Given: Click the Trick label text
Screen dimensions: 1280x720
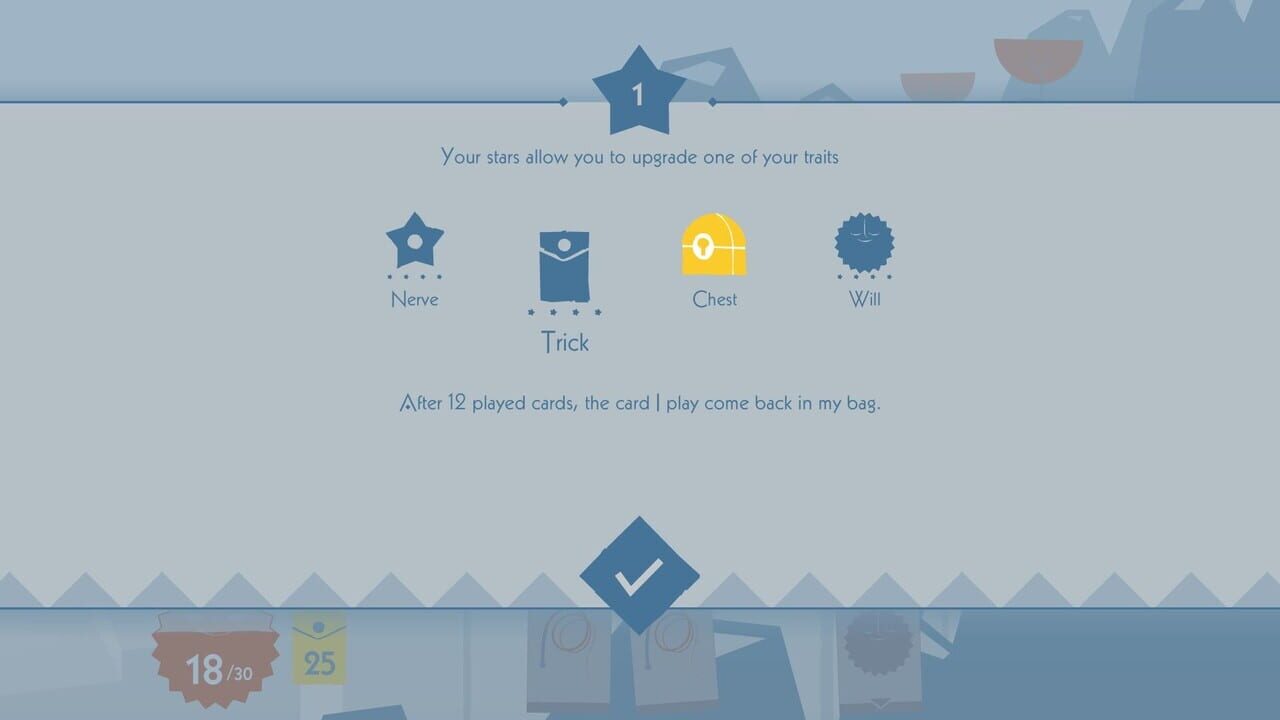Looking at the screenshot, I should (565, 342).
